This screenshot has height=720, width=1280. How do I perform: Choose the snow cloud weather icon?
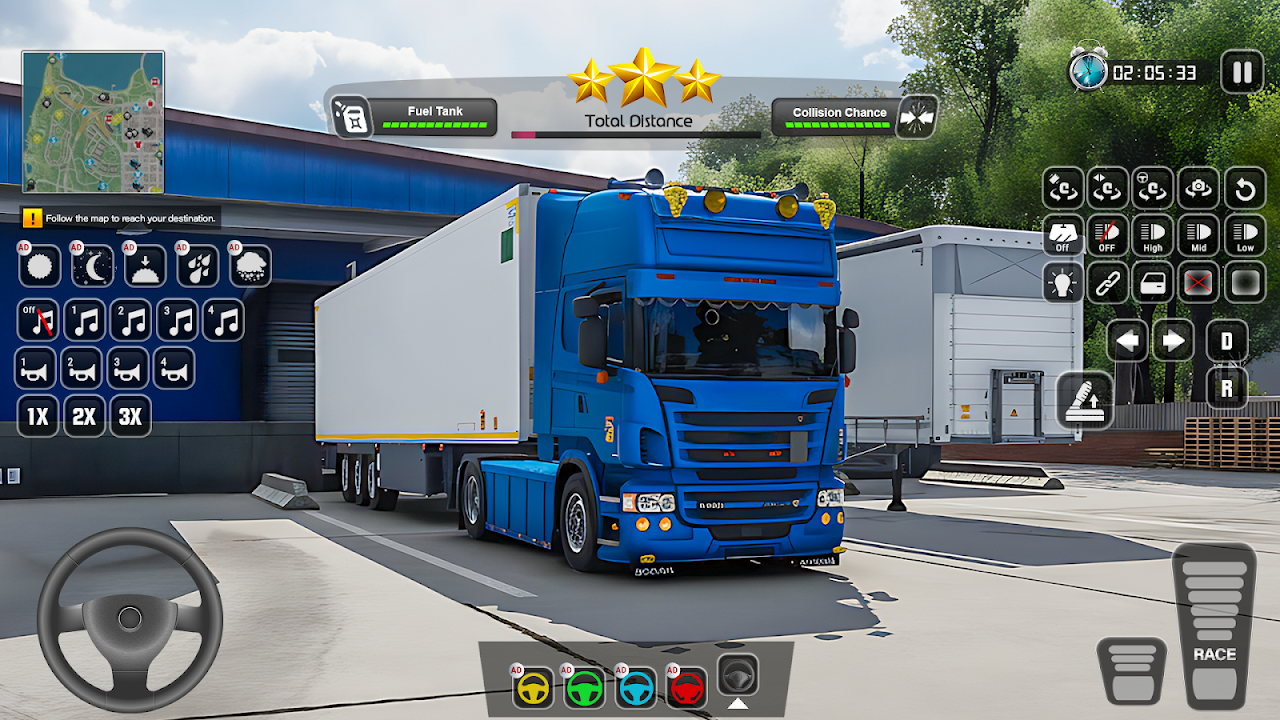pyautogui.click(x=250, y=266)
